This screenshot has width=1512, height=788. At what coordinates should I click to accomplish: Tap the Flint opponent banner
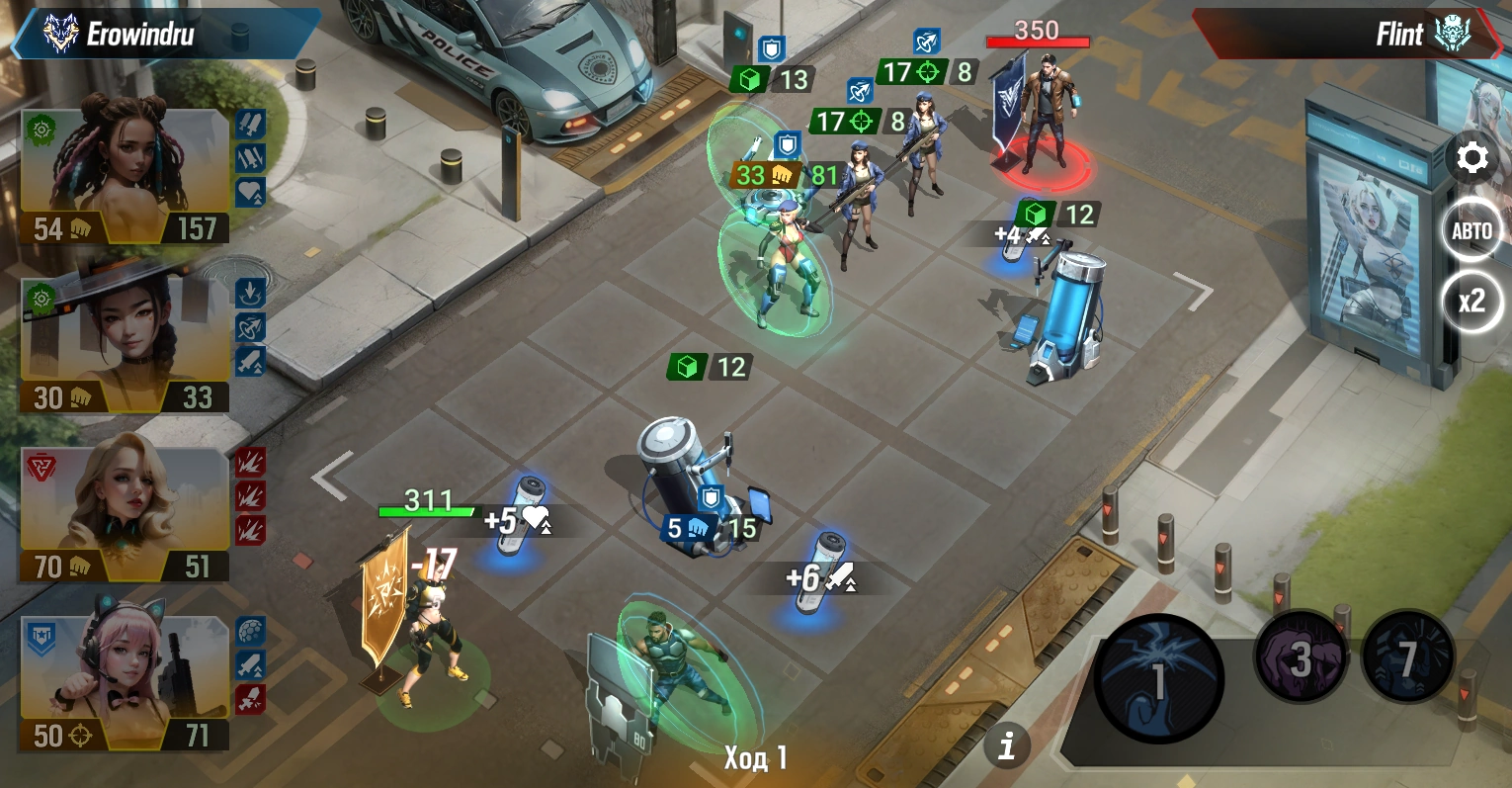click(1349, 35)
